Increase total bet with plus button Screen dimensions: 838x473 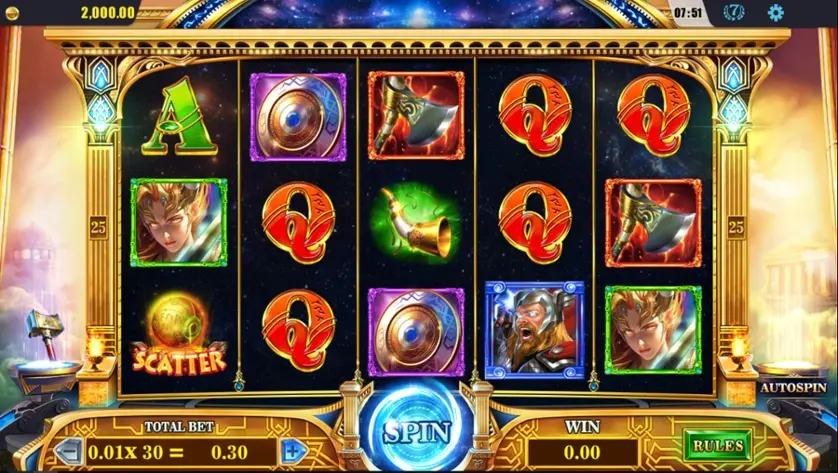pyautogui.click(x=292, y=450)
